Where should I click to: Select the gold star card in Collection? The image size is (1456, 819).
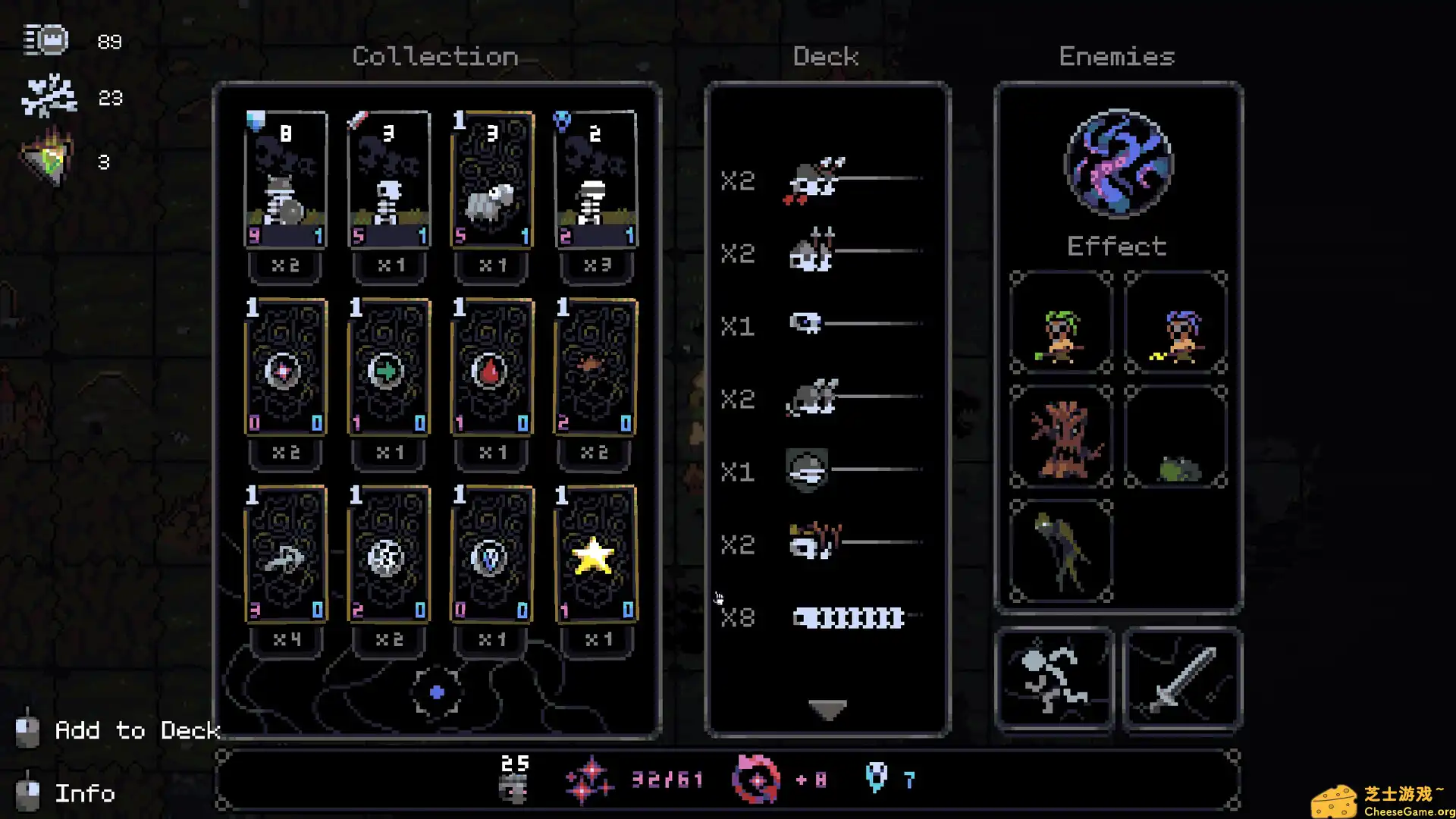coord(595,557)
